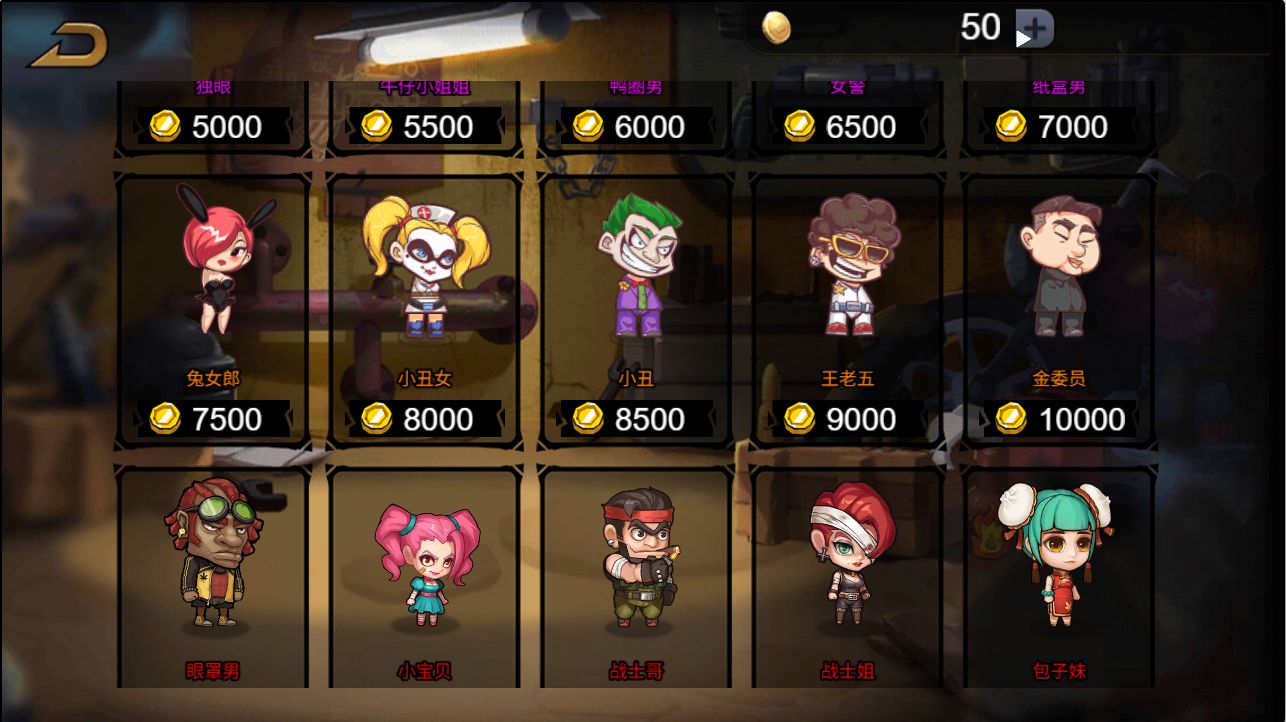Click the coin icon on the 5000 price button

point(164,127)
